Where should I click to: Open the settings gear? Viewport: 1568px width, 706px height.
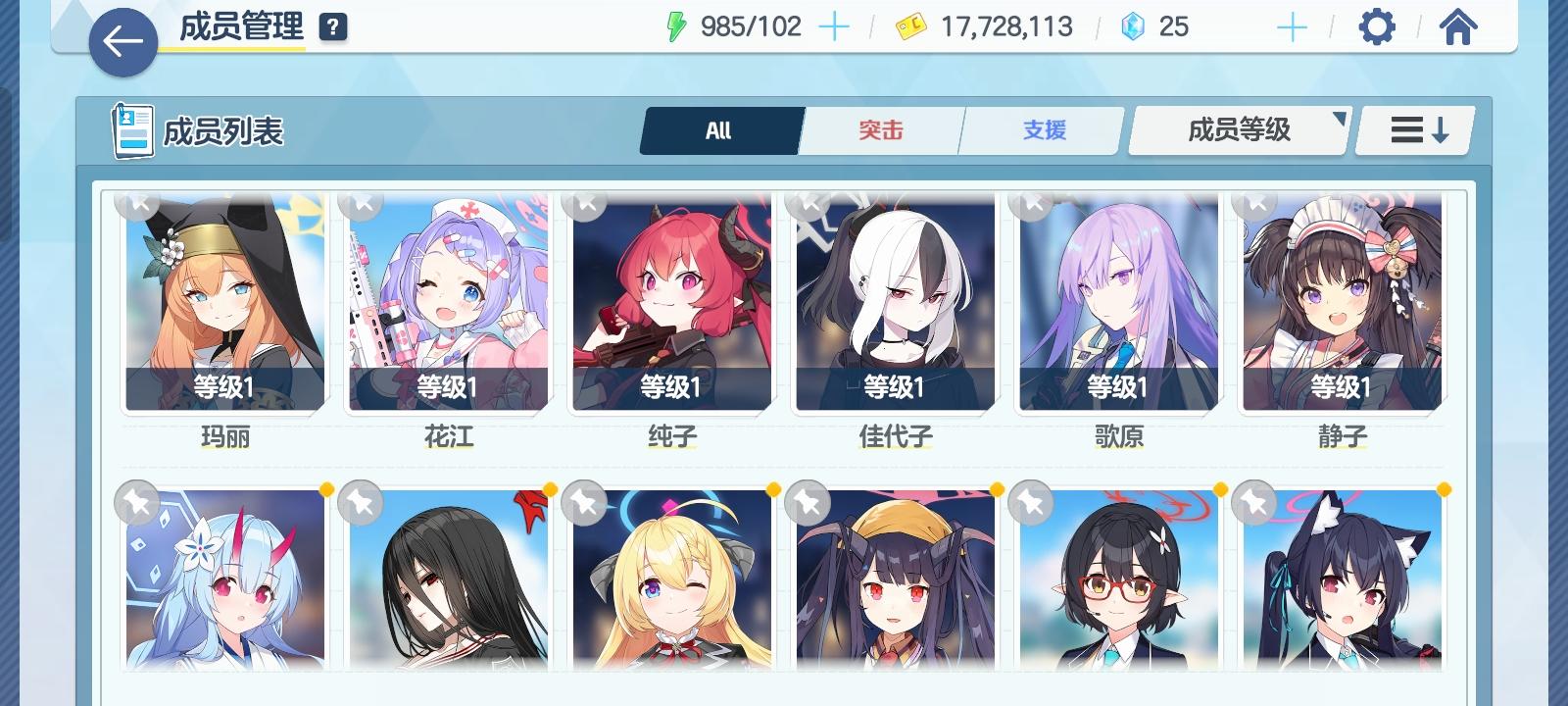coord(1378,26)
